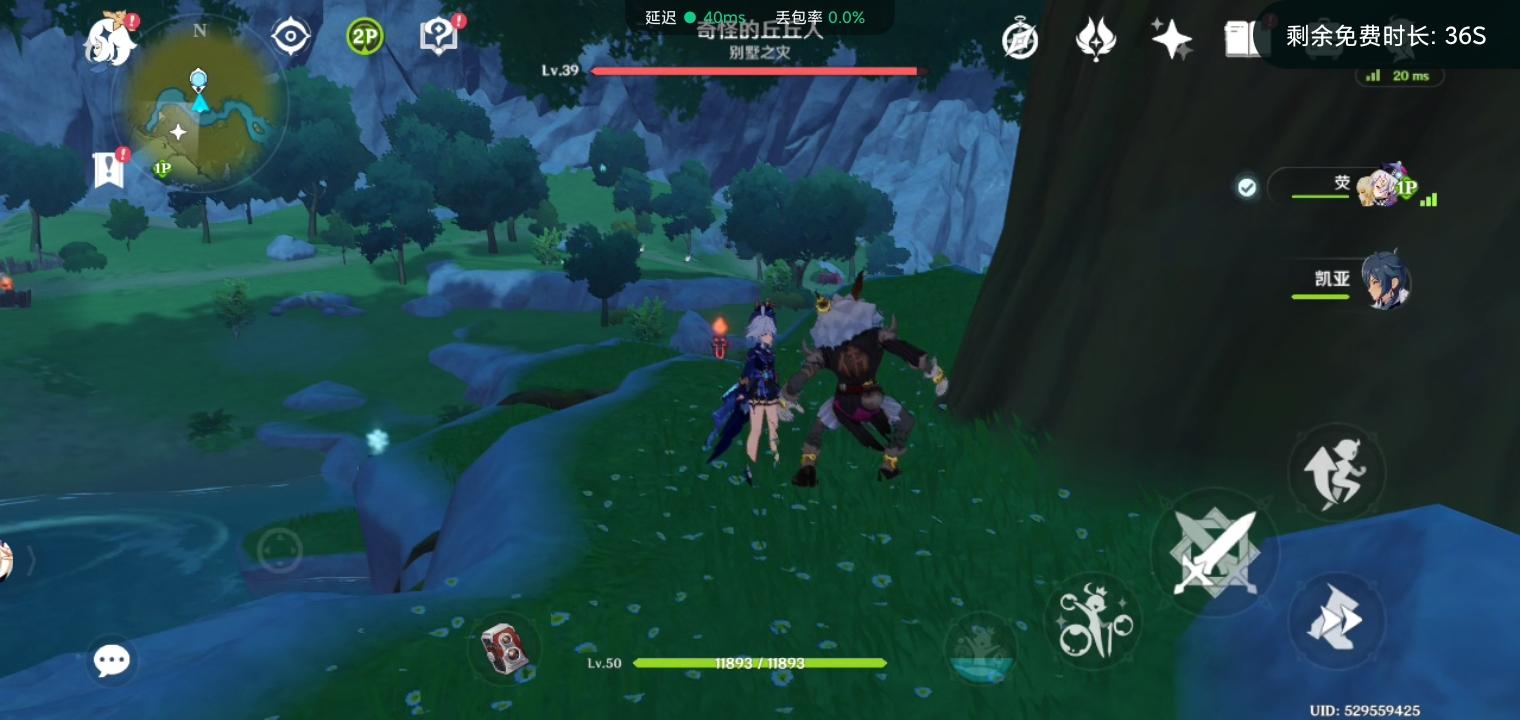Expand the quest list on the left
This screenshot has width=1520, height=720.
107,168
